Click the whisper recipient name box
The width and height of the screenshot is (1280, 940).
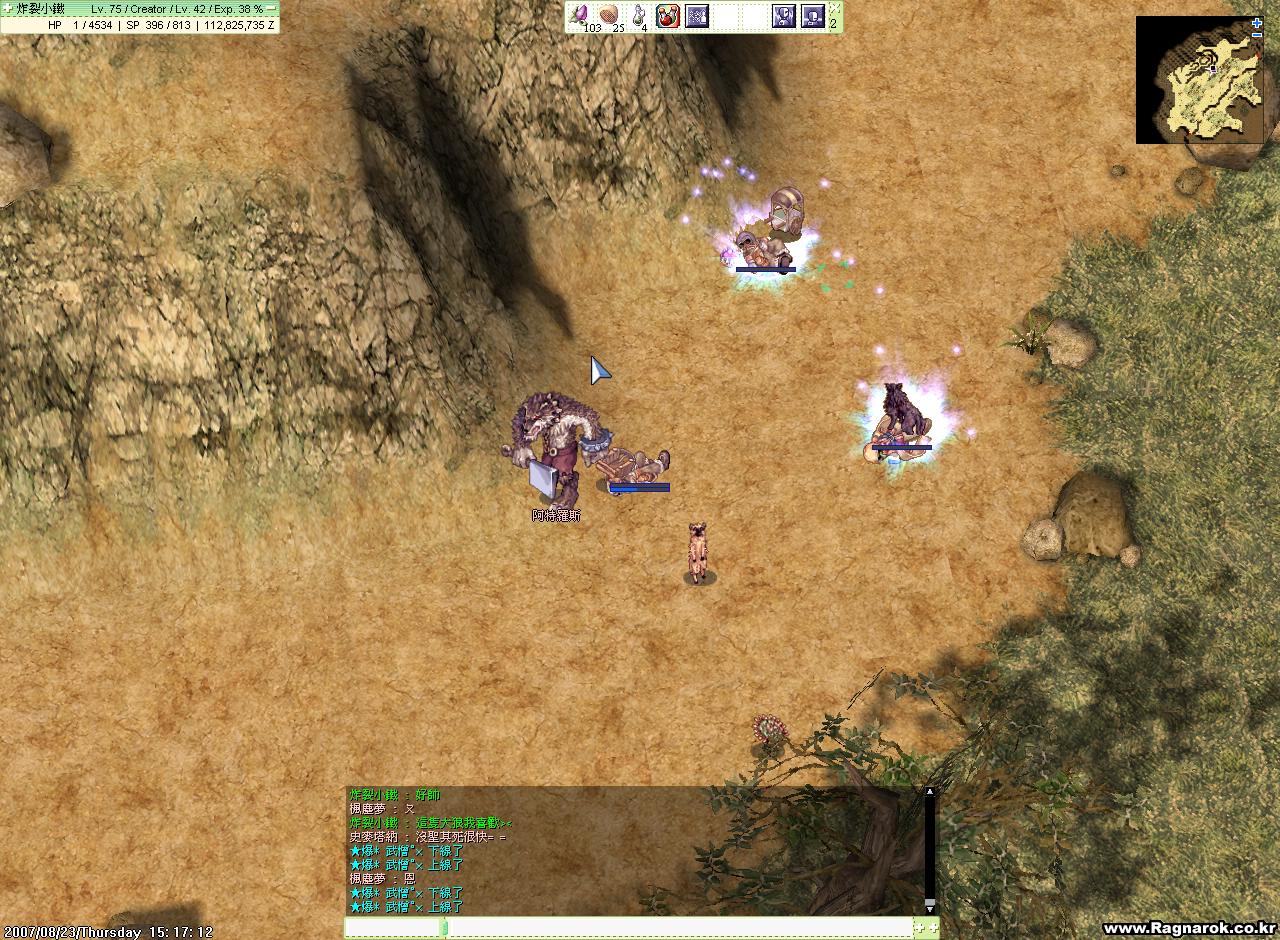[x=393, y=928]
